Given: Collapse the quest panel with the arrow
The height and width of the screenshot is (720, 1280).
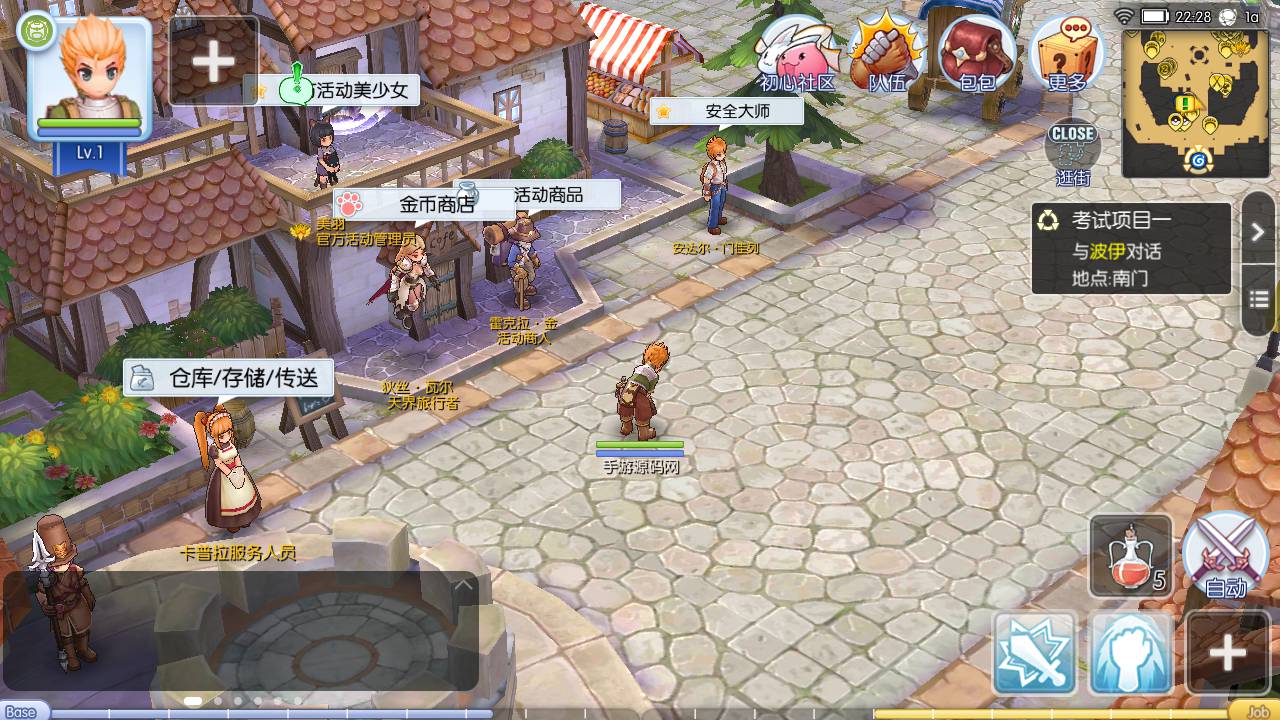Looking at the screenshot, I should coord(1258,232).
